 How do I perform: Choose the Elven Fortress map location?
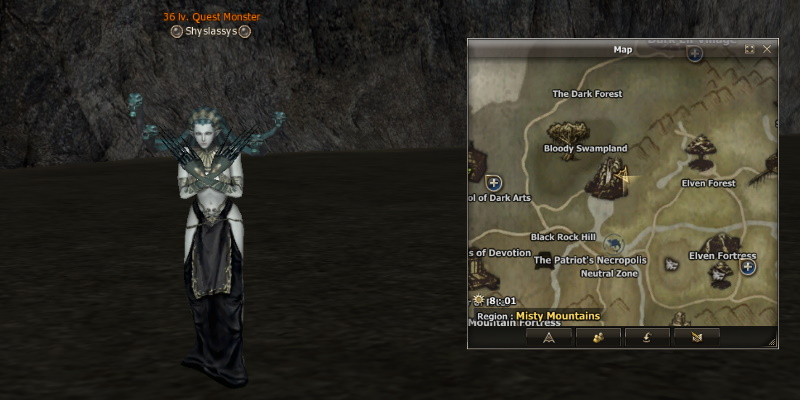tap(722, 256)
